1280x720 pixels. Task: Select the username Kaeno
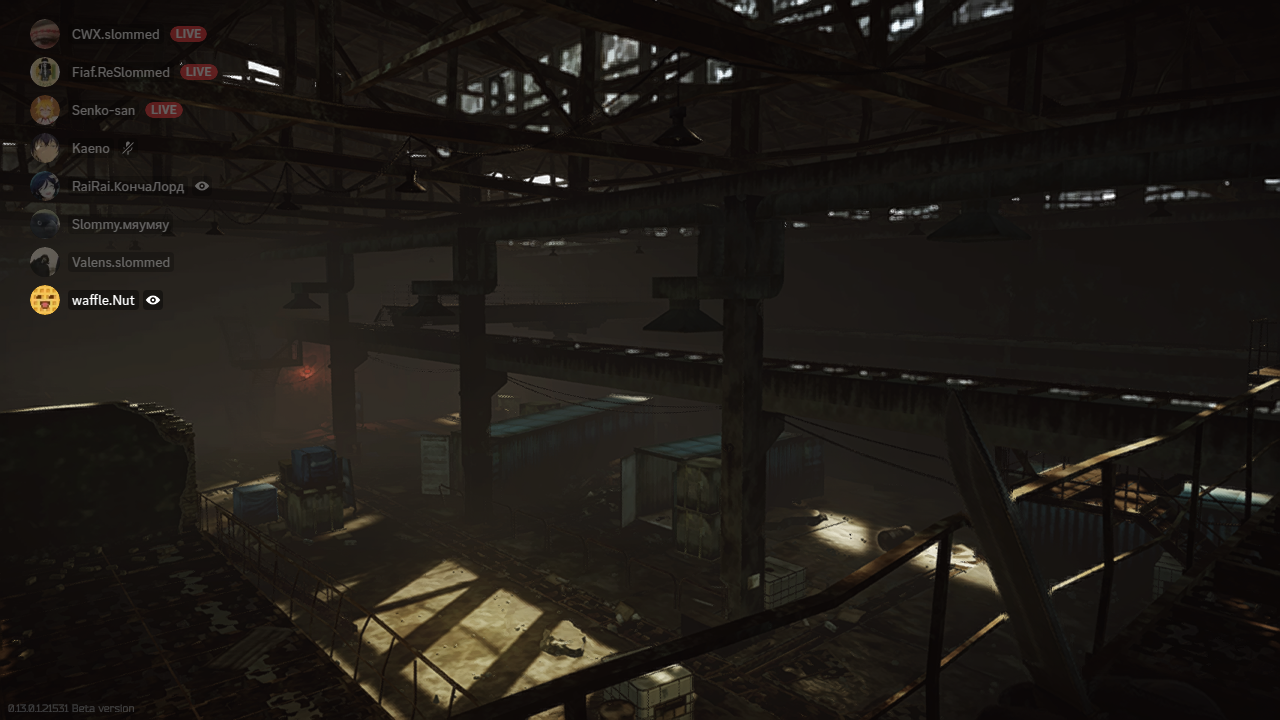(x=90, y=148)
